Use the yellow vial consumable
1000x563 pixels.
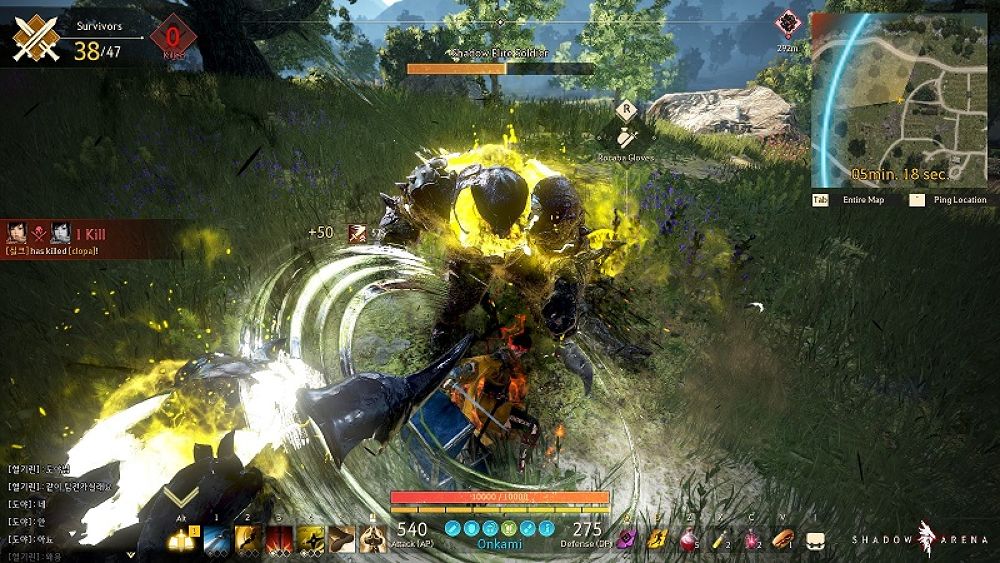(x=721, y=540)
